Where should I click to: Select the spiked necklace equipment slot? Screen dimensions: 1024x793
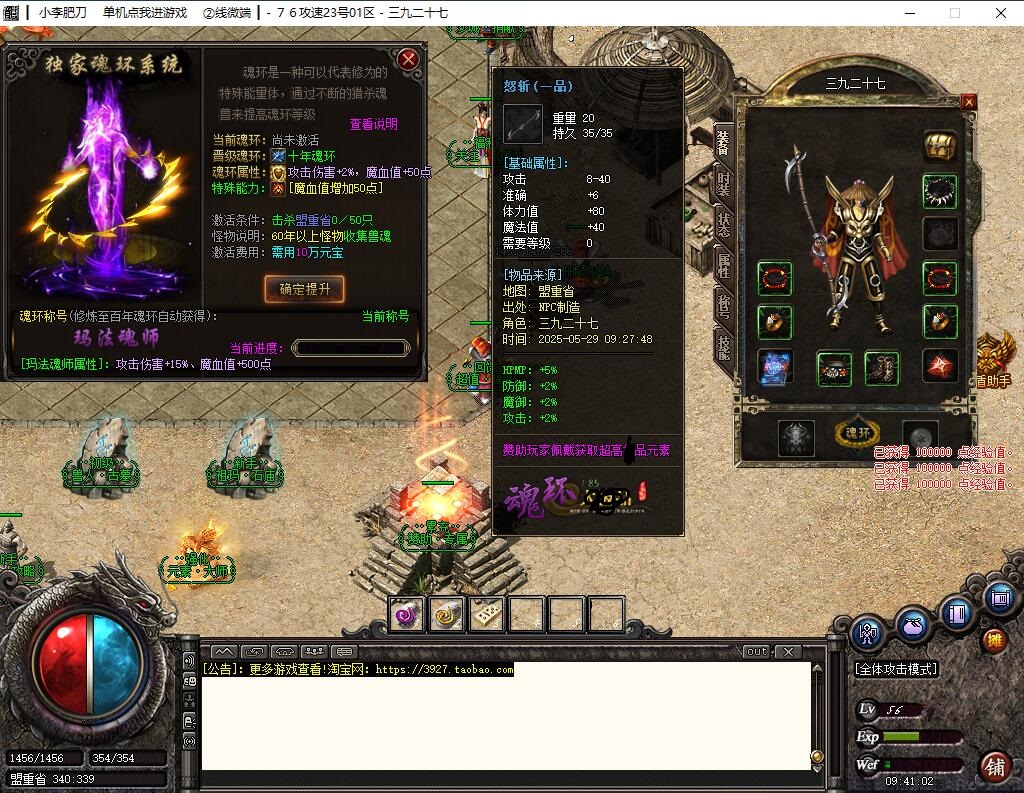click(x=939, y=191)
